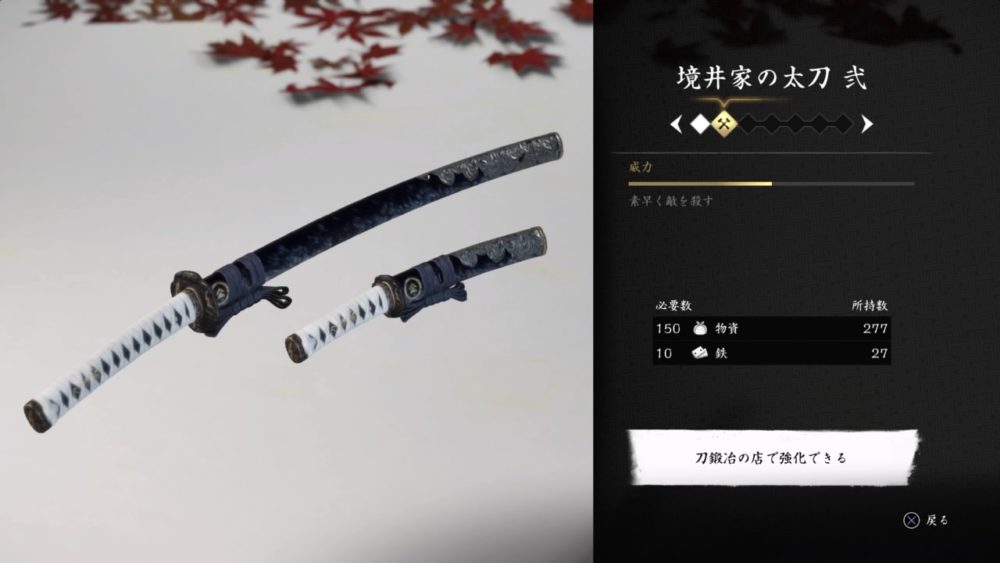Viewport: 1000px width, 563px height.
Task: Click the left arrow of the upgrade level selector
Action: click(677, 124)
